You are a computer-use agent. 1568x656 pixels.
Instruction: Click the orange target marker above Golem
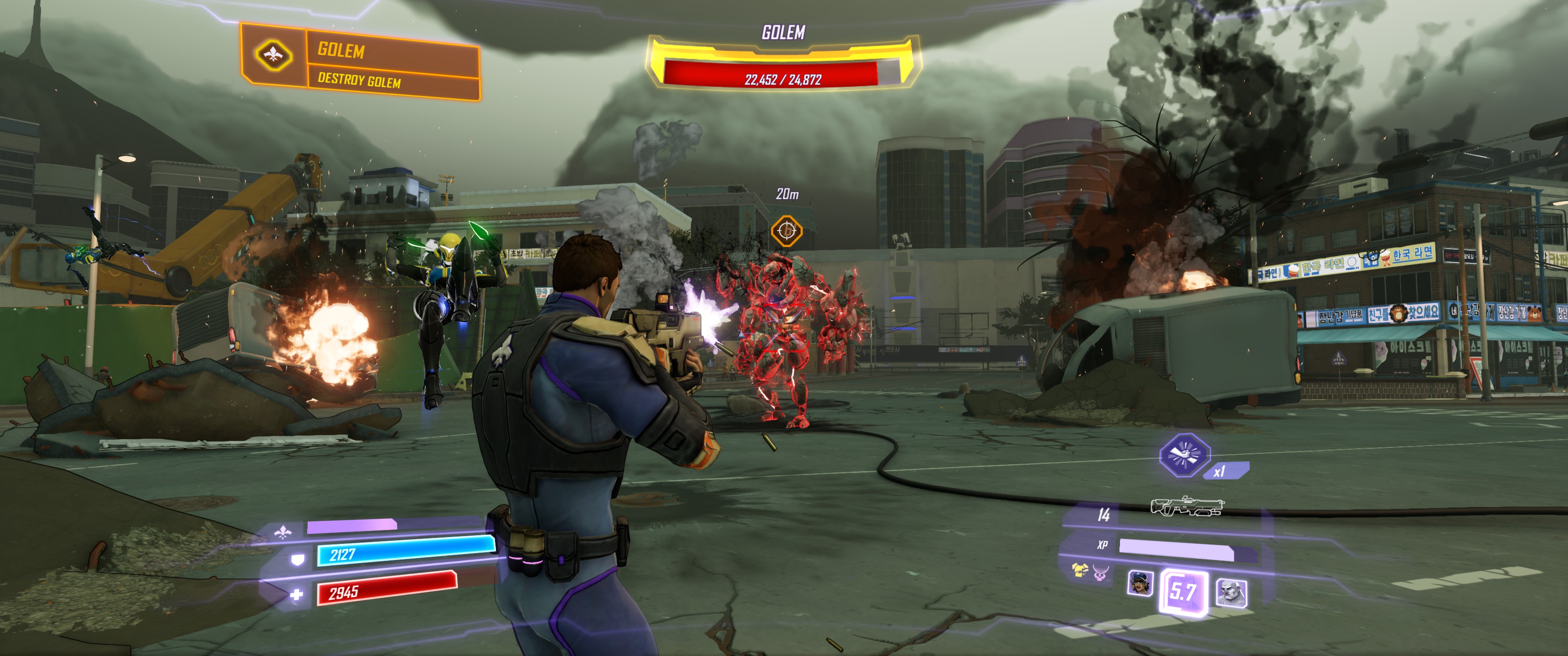(786, 231)
